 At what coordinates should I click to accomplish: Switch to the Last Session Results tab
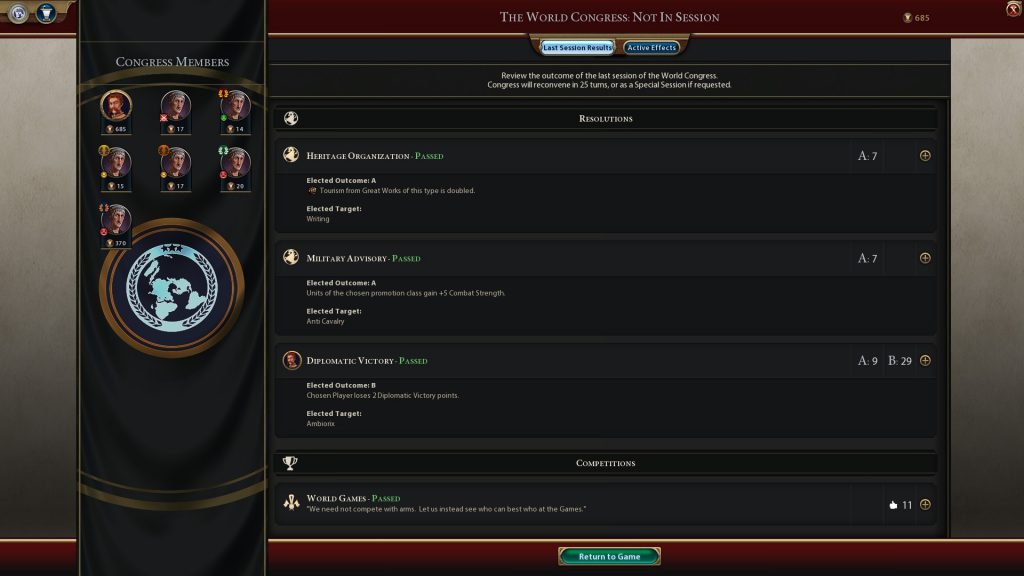(x=577, y=47)
